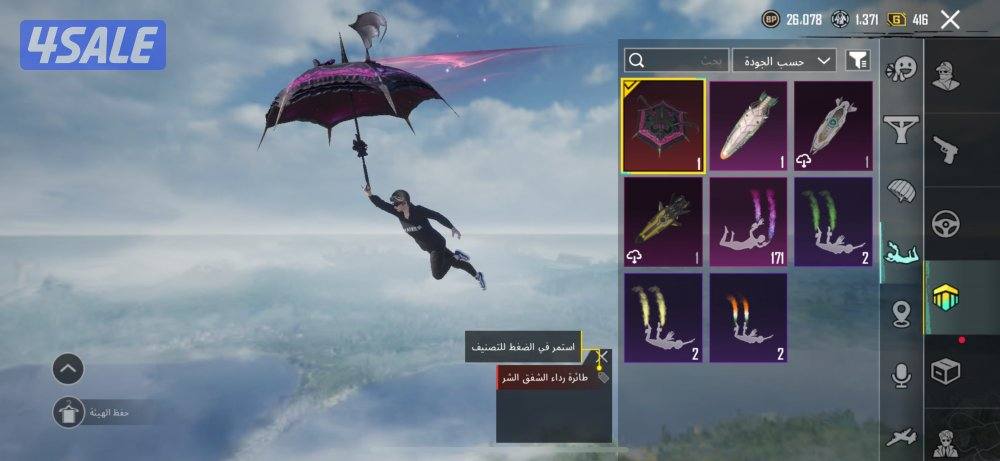
Task: Switch to the parachute category tab
Action: point(902,190)
